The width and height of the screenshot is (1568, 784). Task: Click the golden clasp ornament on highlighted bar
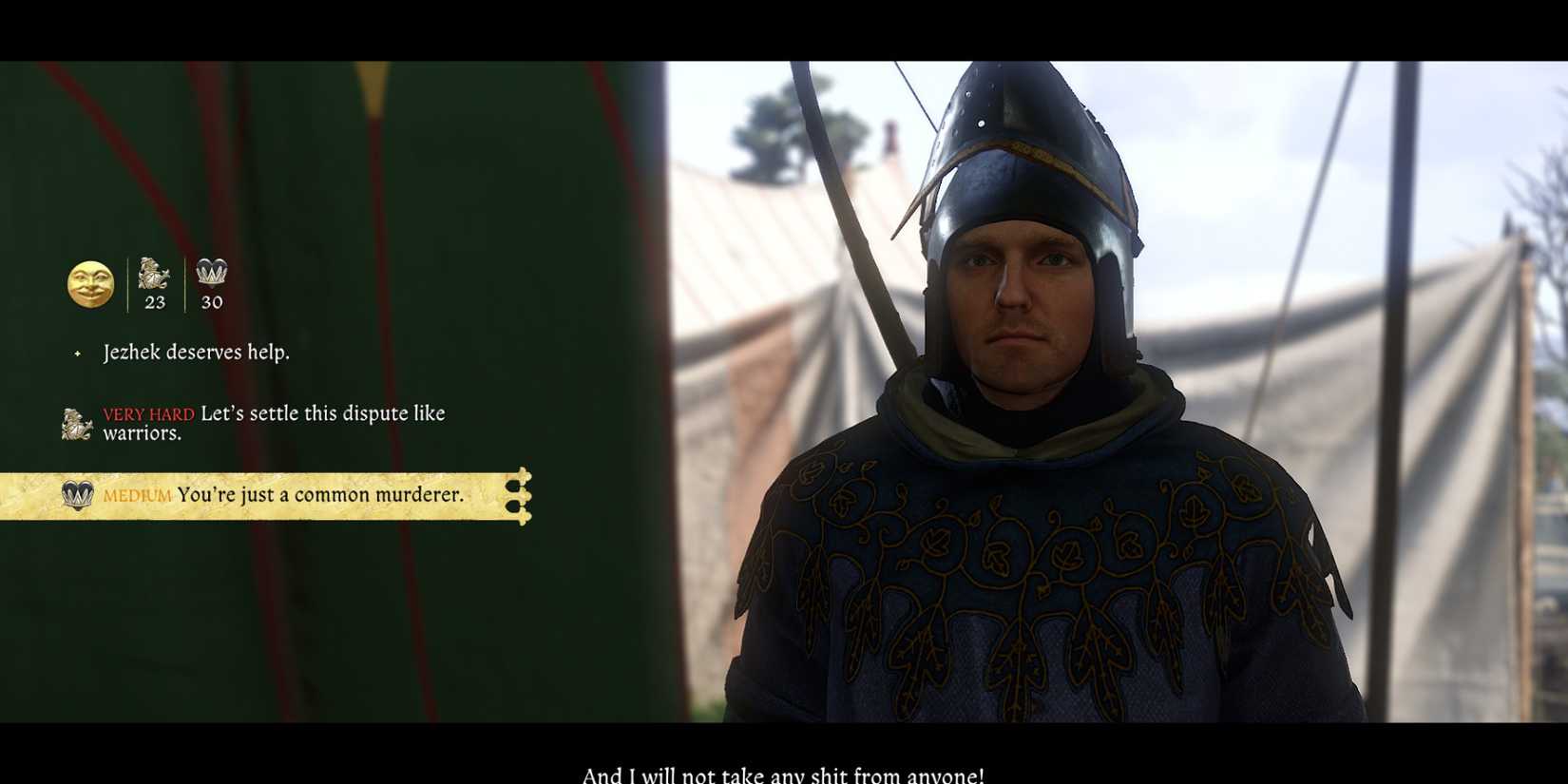(519, 495)
